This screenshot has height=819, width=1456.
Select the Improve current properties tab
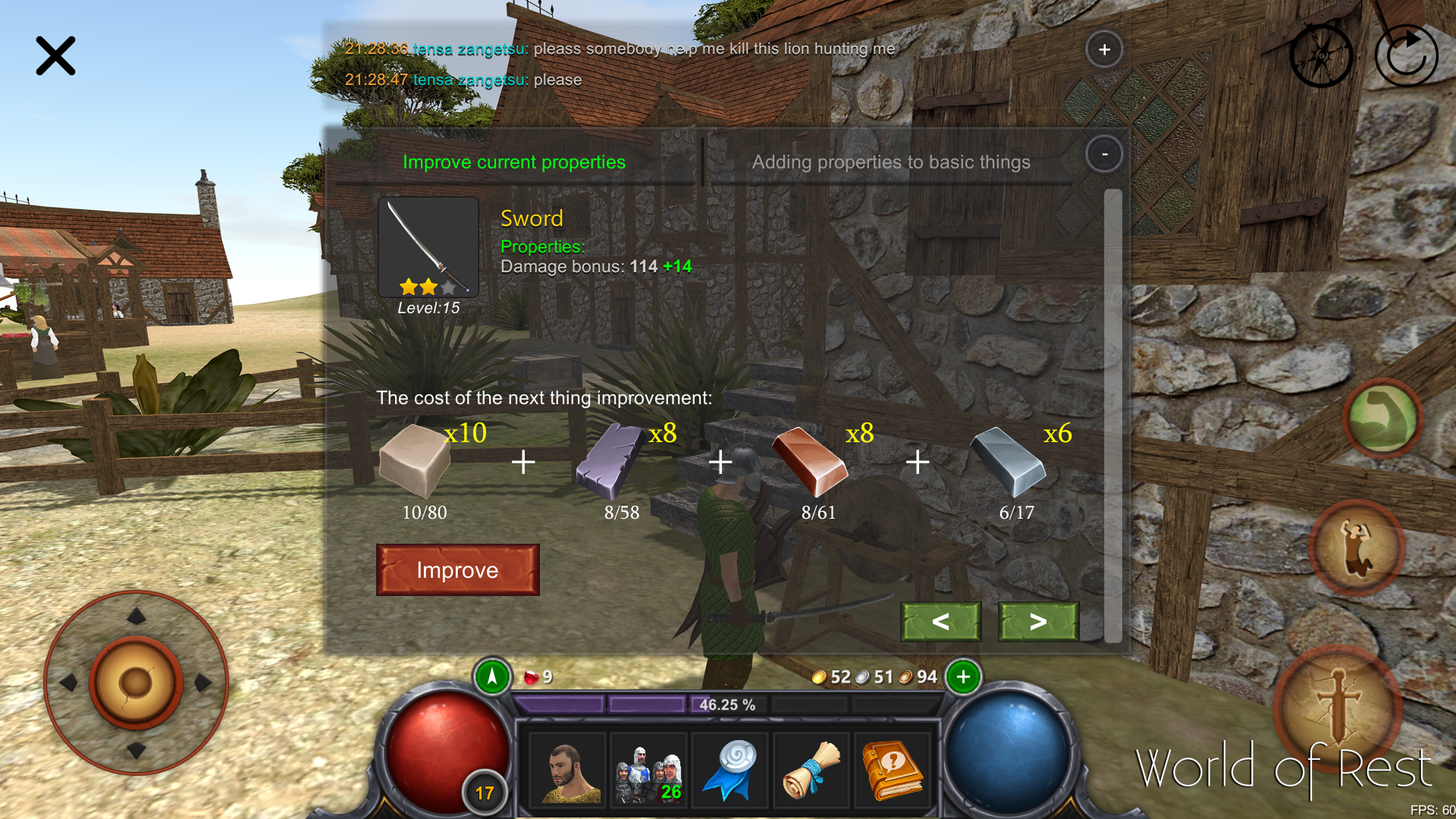pos(513,162)
